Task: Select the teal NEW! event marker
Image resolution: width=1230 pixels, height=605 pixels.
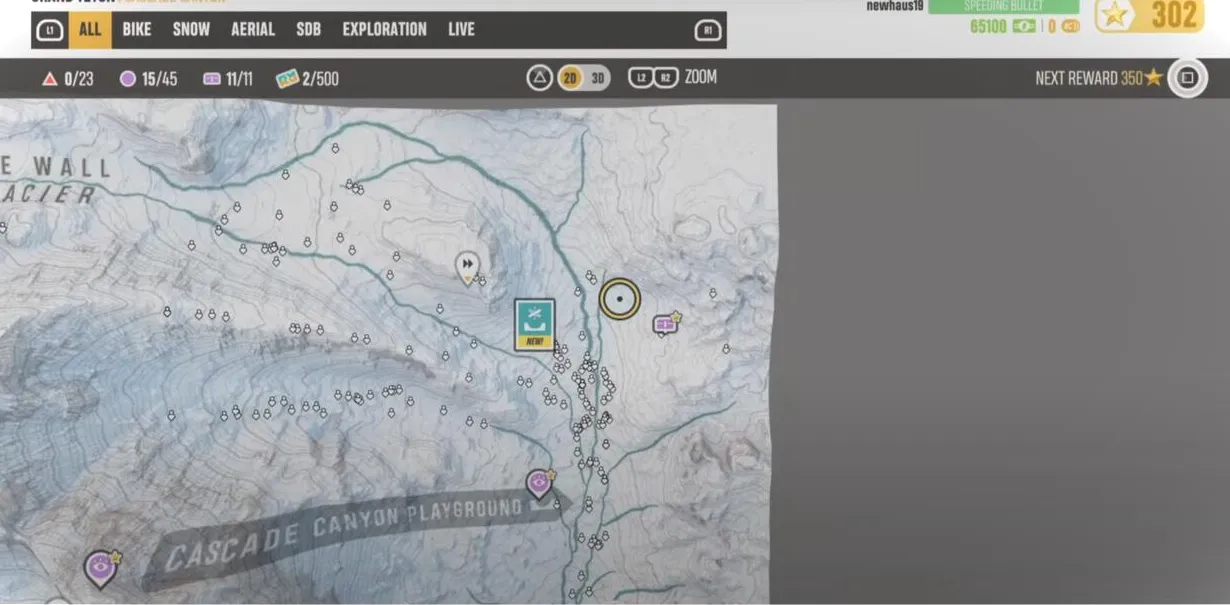Action: tap(534, 324)
